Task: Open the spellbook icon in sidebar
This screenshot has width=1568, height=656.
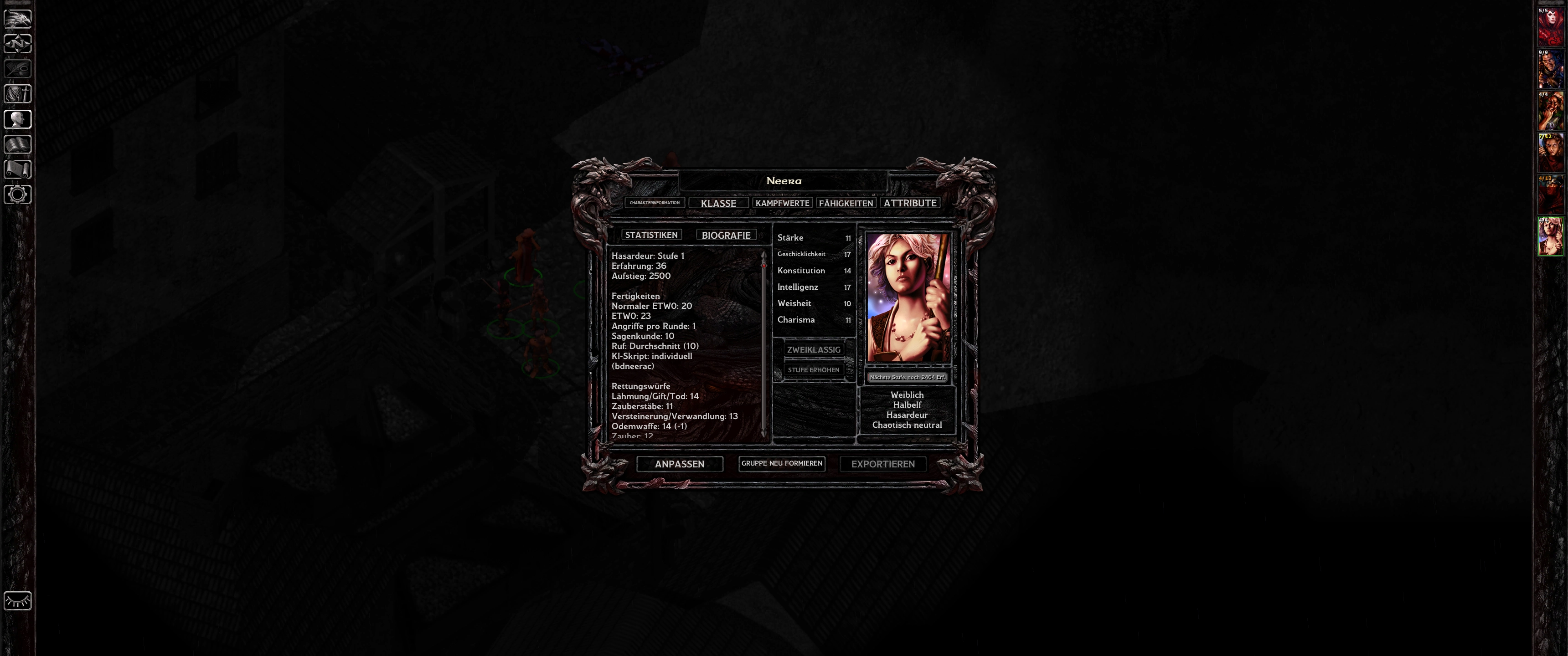Action: tap(18, 144)
